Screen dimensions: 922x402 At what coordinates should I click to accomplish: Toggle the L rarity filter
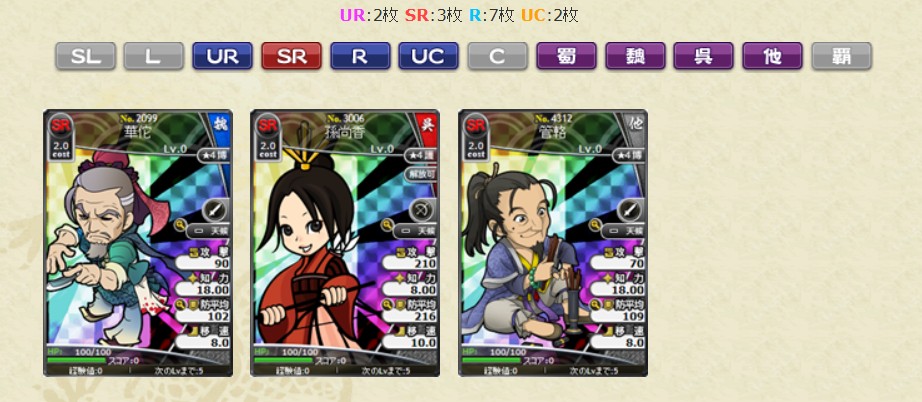(x=154, y=56)
